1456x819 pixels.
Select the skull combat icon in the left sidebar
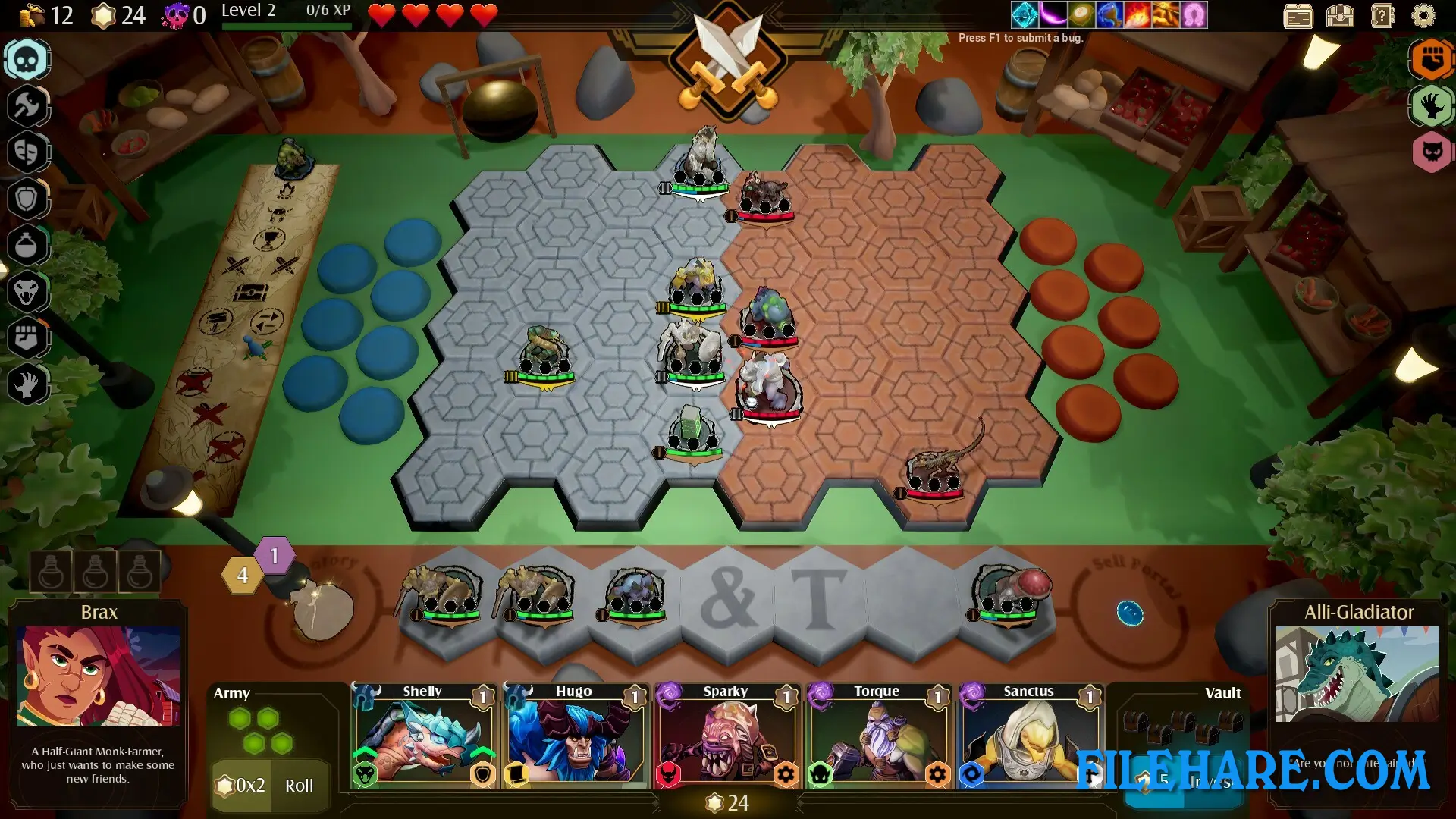pos(27,59)
